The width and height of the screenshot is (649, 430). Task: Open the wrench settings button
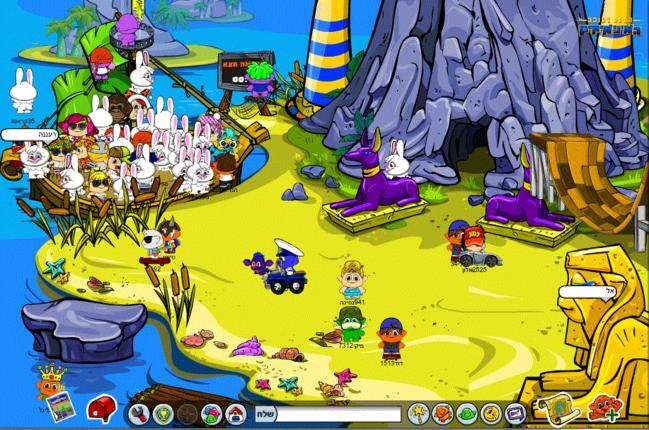(x=139, y=413)
